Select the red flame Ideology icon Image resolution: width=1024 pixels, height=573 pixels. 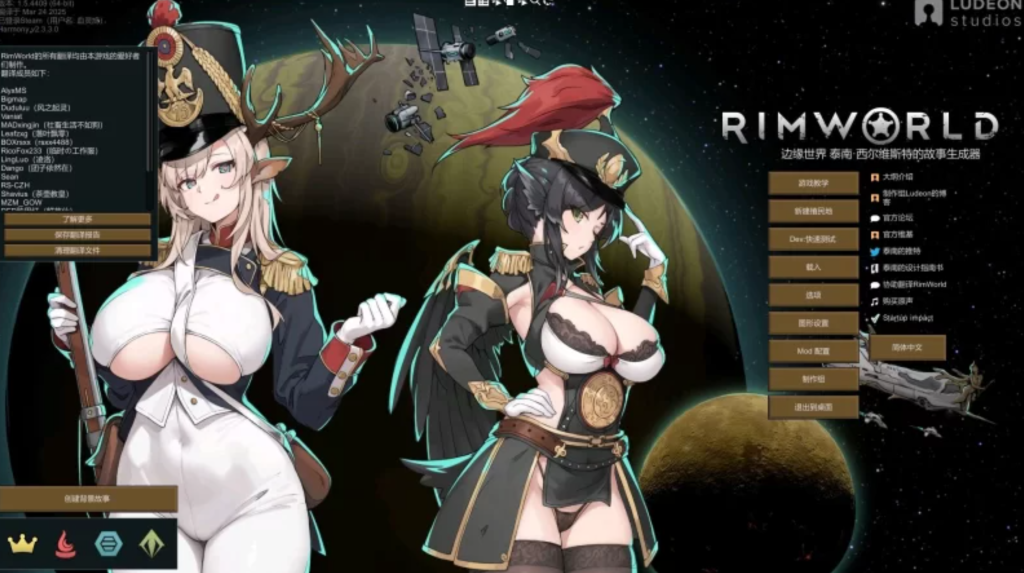65,544
